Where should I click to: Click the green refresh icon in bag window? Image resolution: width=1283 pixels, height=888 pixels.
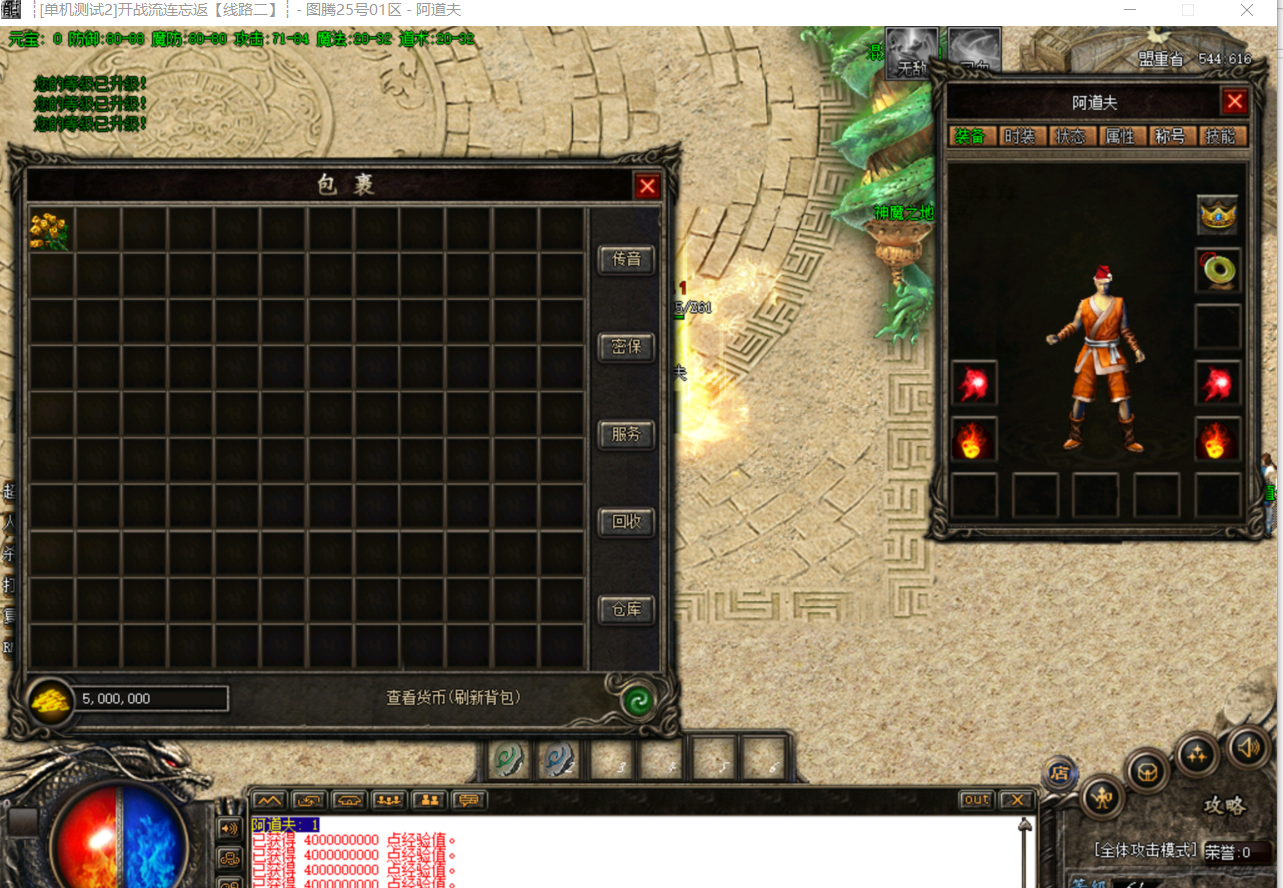click(640, 701)
